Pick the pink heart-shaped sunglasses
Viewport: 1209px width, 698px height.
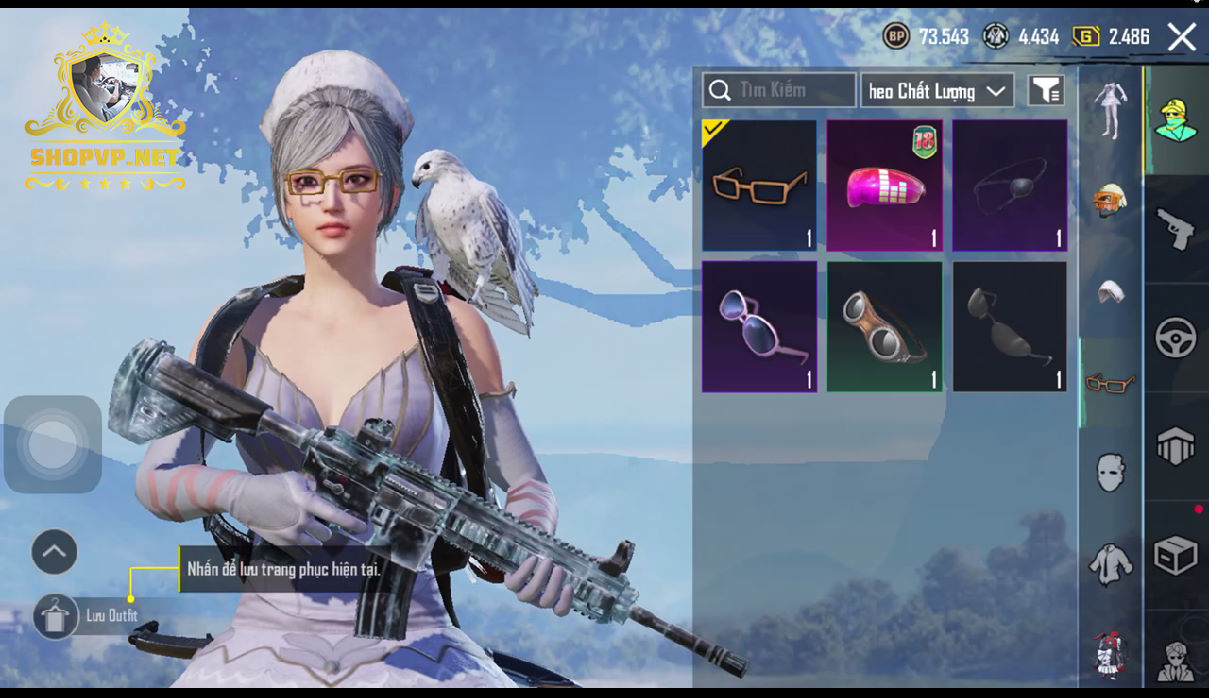coord(759,327)
